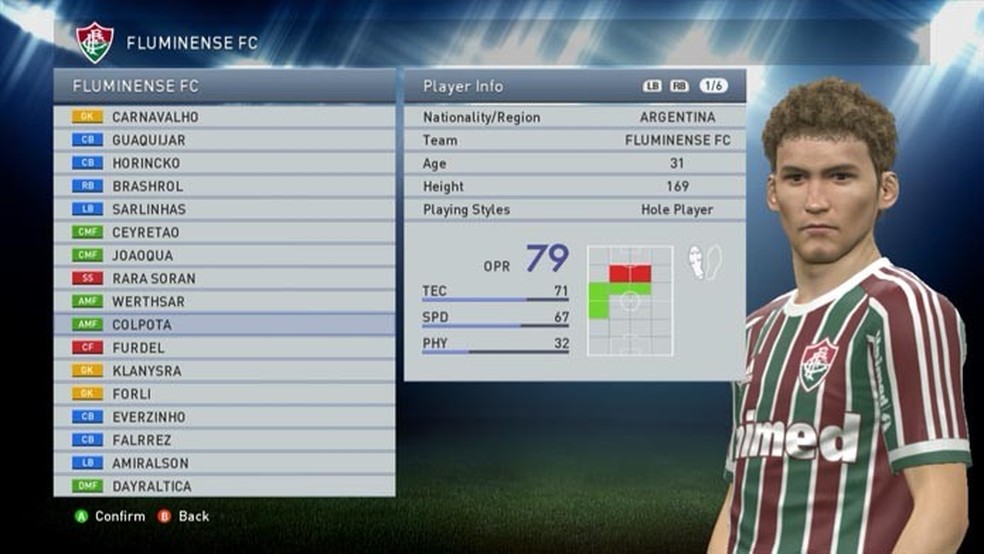Pick right back Brashrol
This screenshot has height=554, width=984.
(224, 186)
